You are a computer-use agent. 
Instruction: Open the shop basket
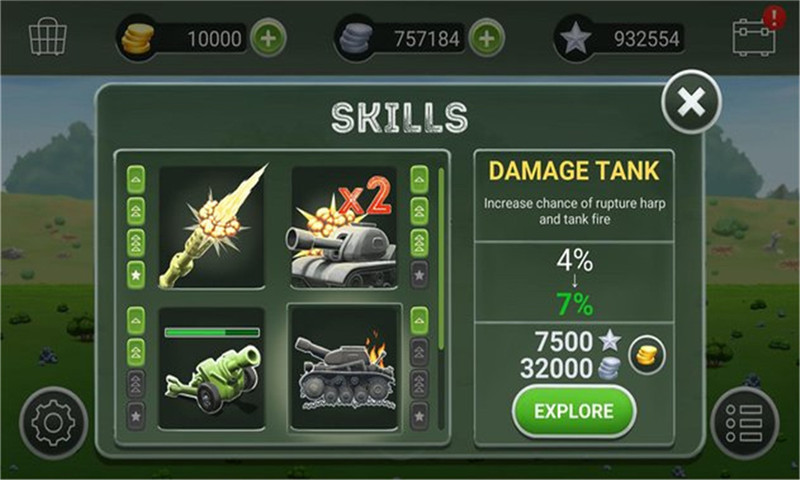tap(47, 37)
